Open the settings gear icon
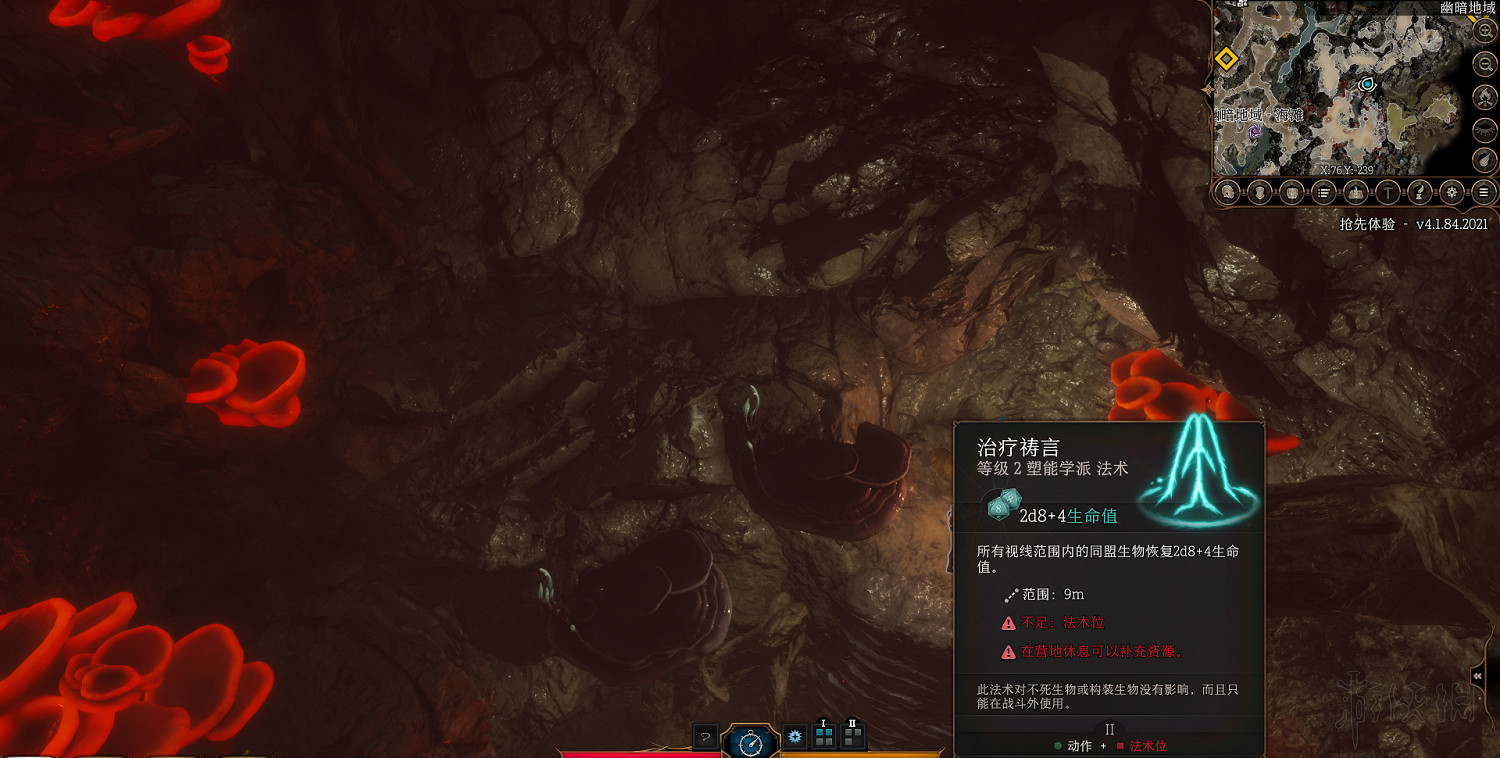 [1452, 192]
